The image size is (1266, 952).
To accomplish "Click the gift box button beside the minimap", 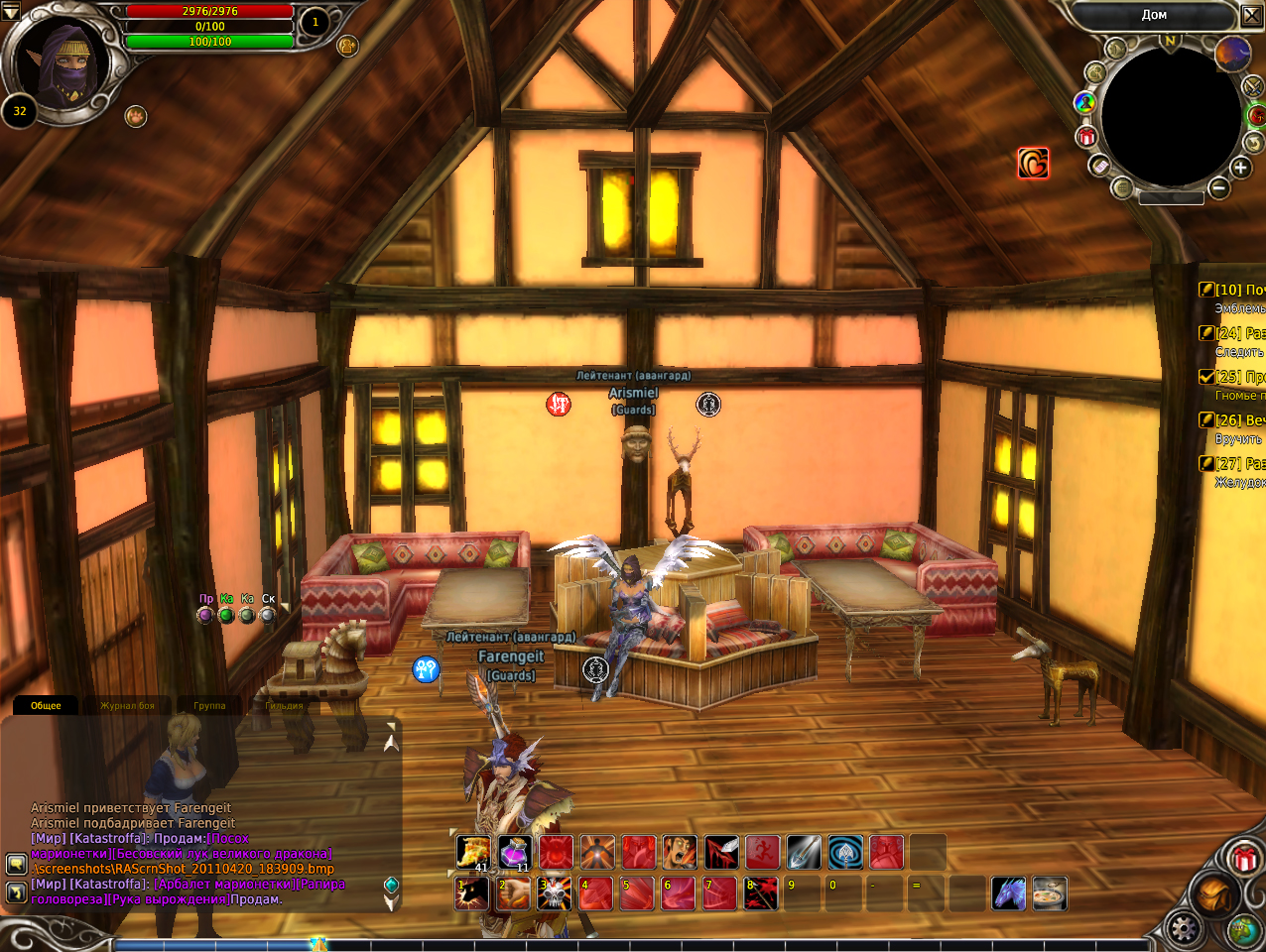I will tap(1086, 137).
